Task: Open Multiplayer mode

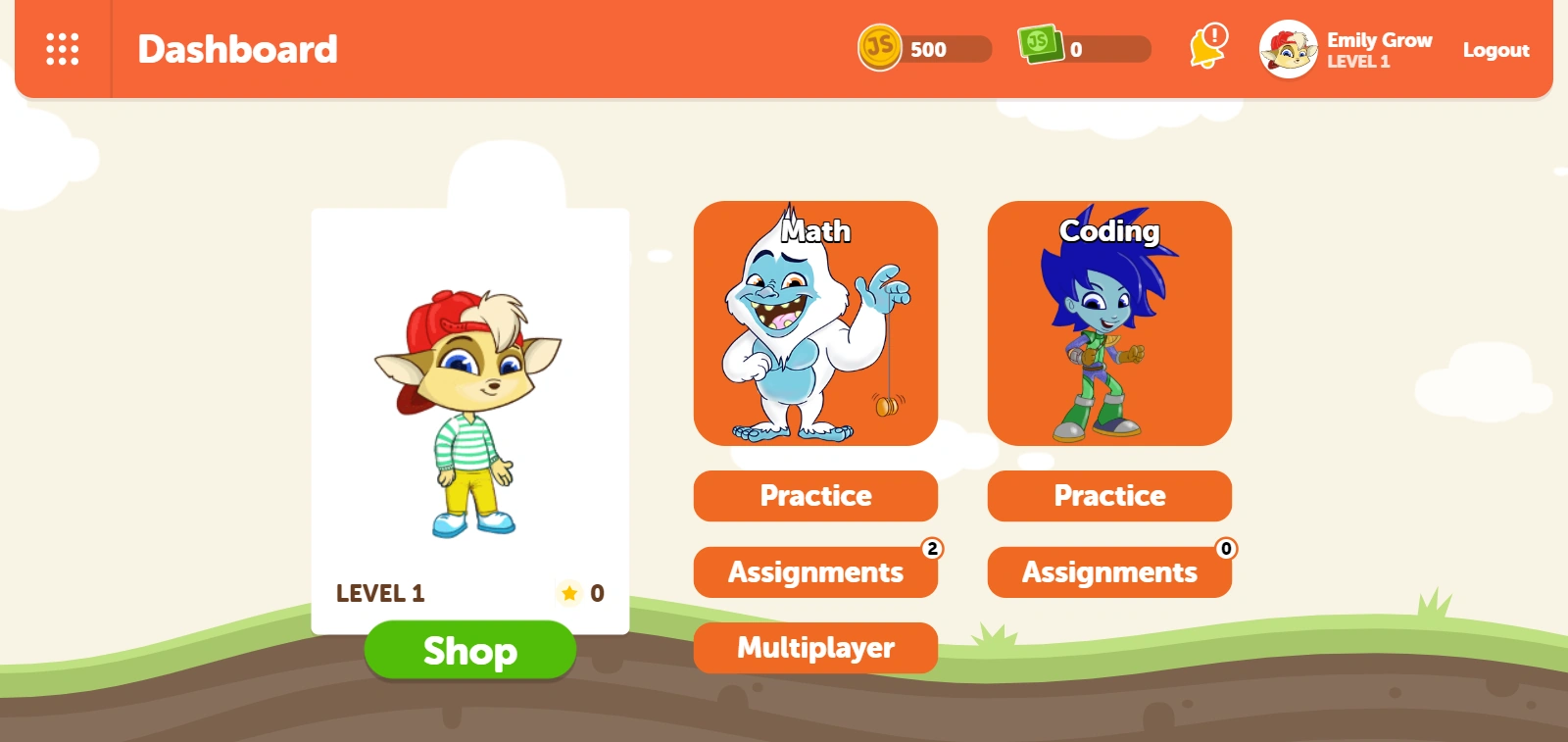Action: click(815, 648)
